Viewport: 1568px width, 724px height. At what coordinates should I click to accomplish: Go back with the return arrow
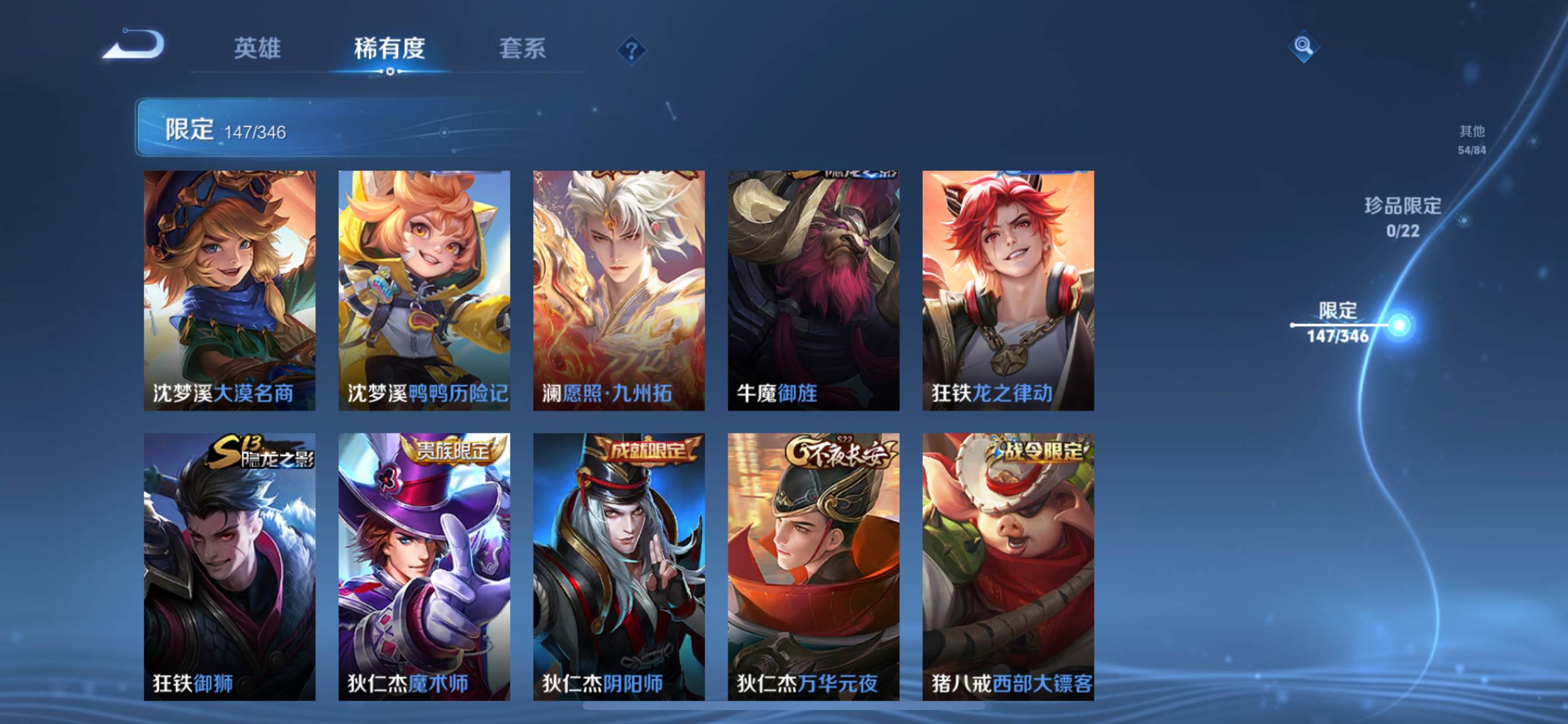134,45
